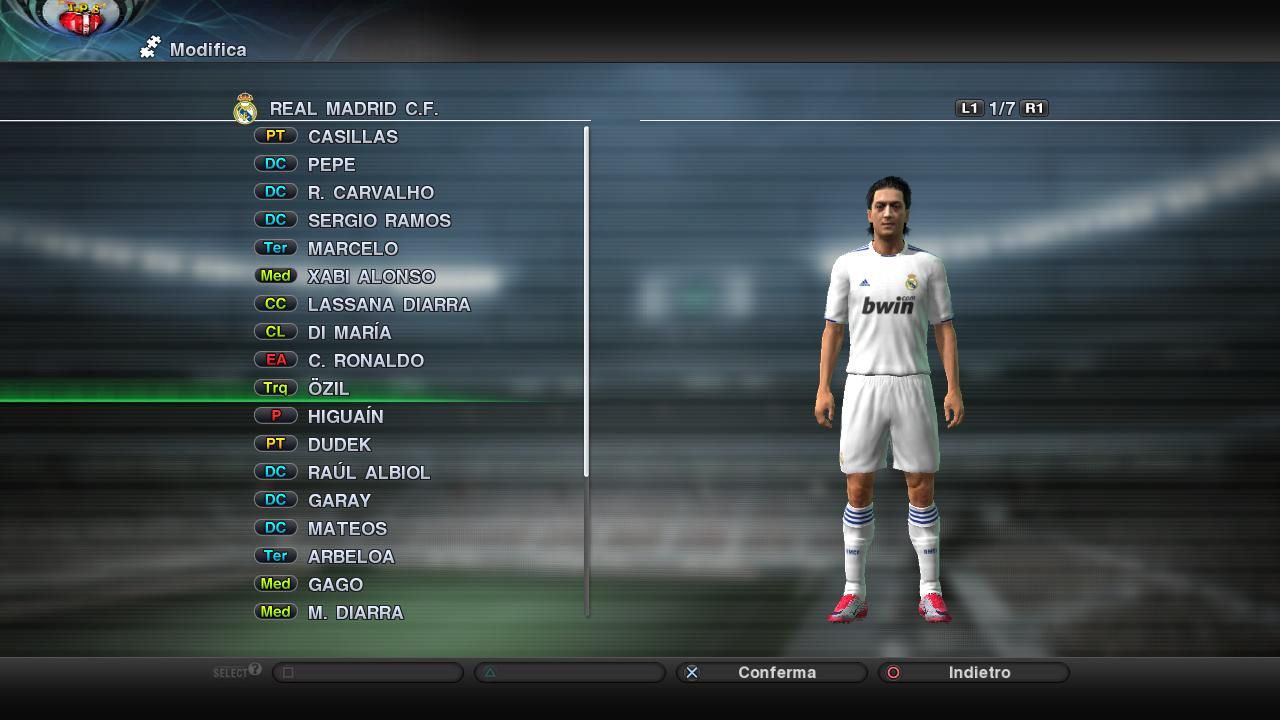The image size is (1280, 720).
Task: Go back with the Indietro button
Action: coord(974,673)
